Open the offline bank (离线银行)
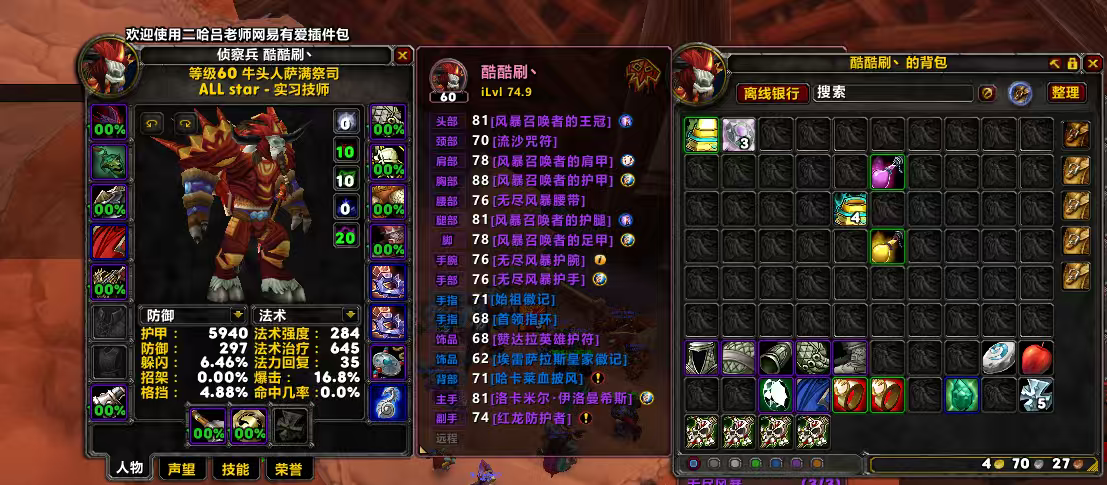Image resolution: width=1107 pixels, height=485 pixels. coord(773,93)
